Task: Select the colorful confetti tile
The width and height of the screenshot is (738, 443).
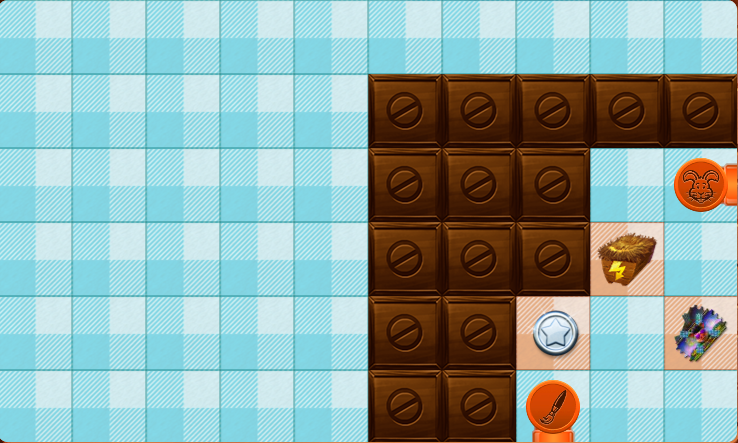Action: point(702,333)
